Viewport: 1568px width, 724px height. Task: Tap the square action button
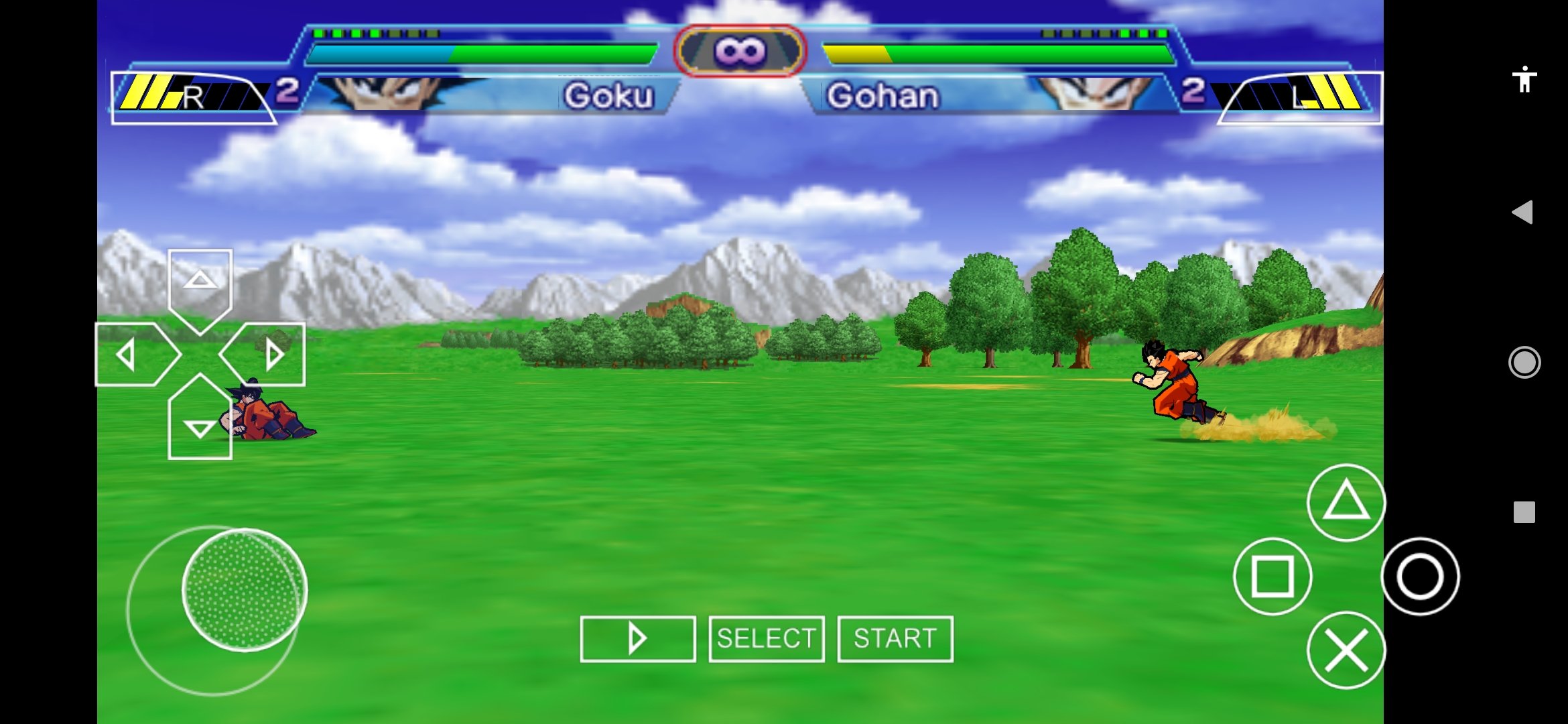coord(1272,576)
